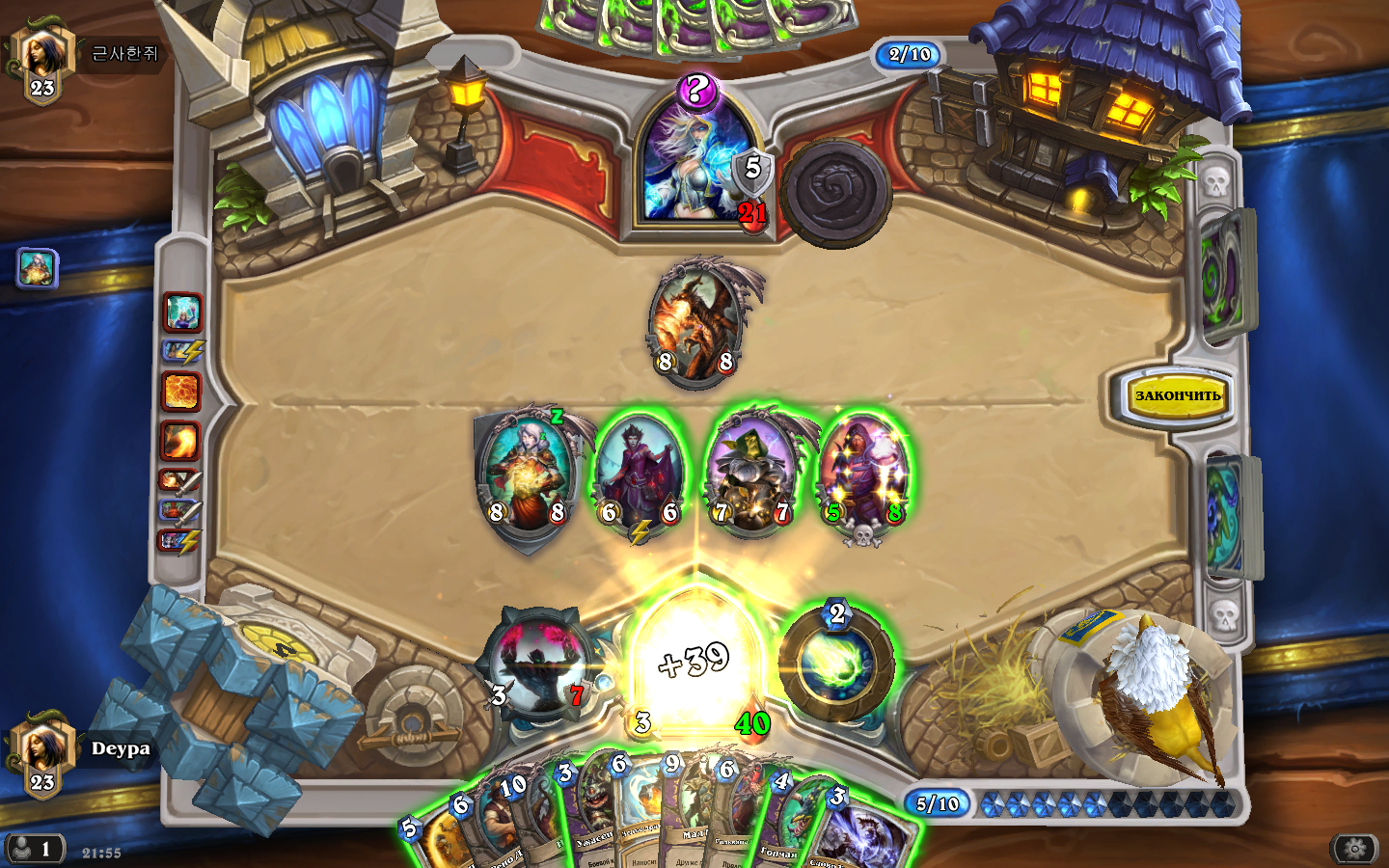
Task: Open the friends list button
Action: pyautogui.click(x=35, y=850)
